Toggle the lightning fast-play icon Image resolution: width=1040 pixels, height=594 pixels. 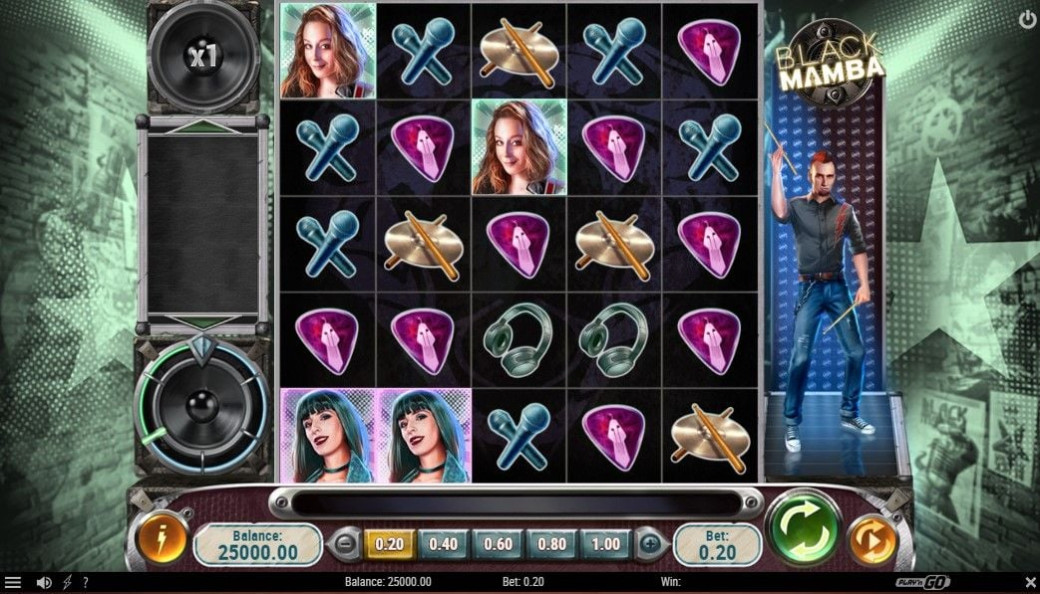(67, 582)
